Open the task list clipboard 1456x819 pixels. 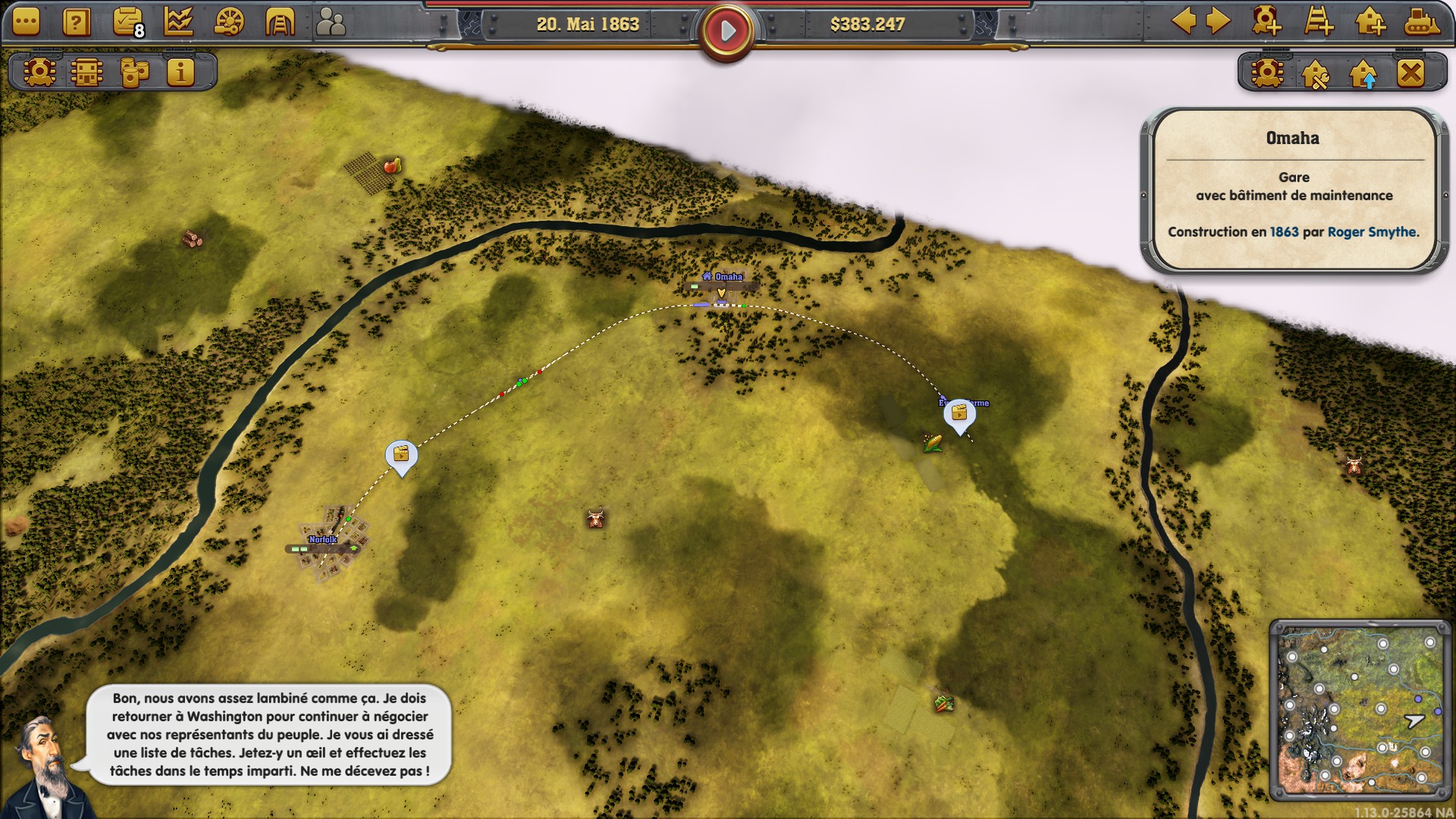(x=127, y=22)
